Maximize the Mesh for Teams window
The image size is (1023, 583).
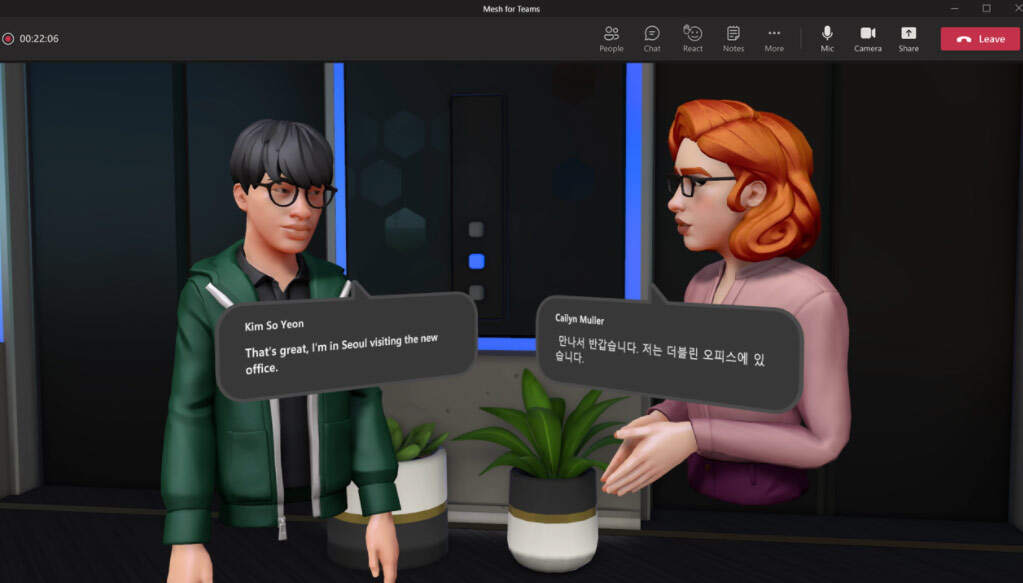pyautogui.click(x=985, y=9)
